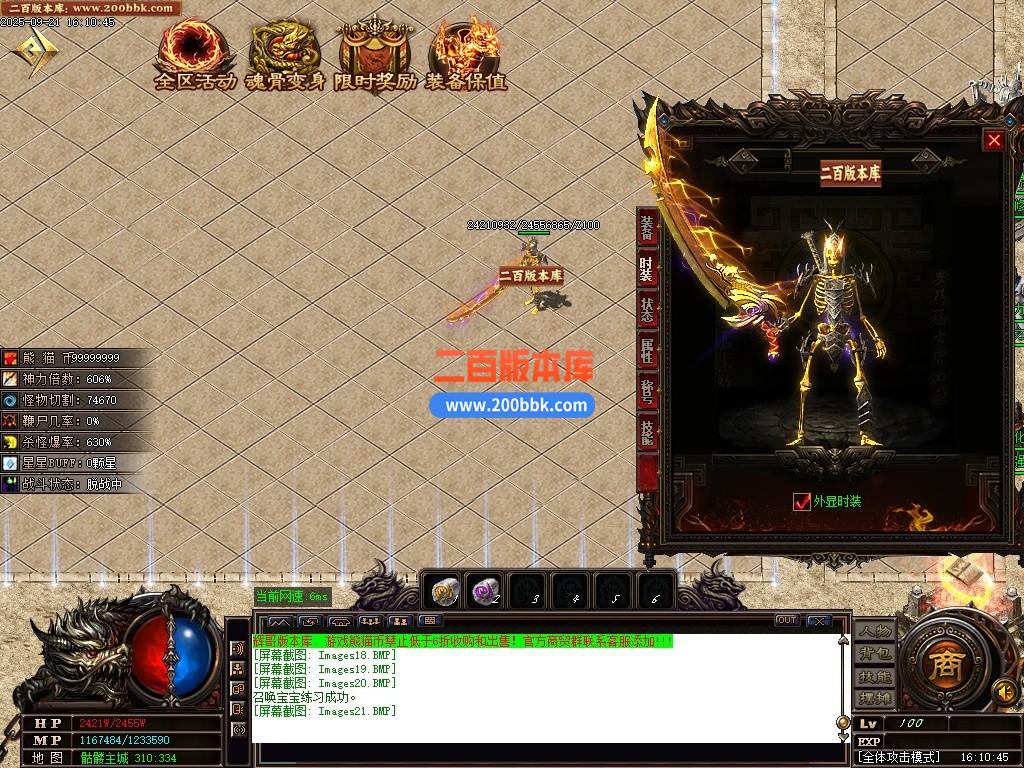Open the 全区活动 server events icon

195,55
